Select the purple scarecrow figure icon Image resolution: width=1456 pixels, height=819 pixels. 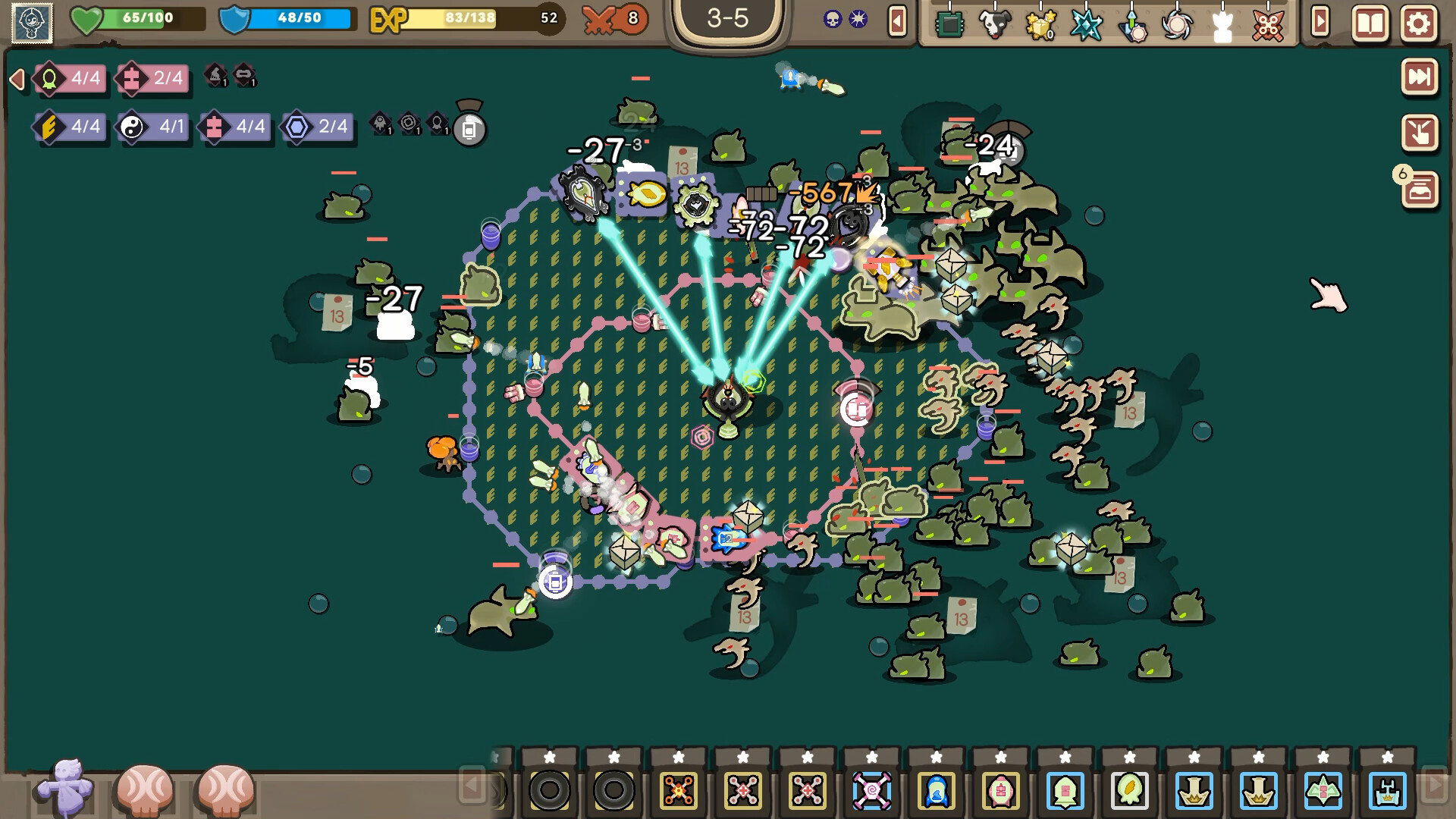point(65,789)
